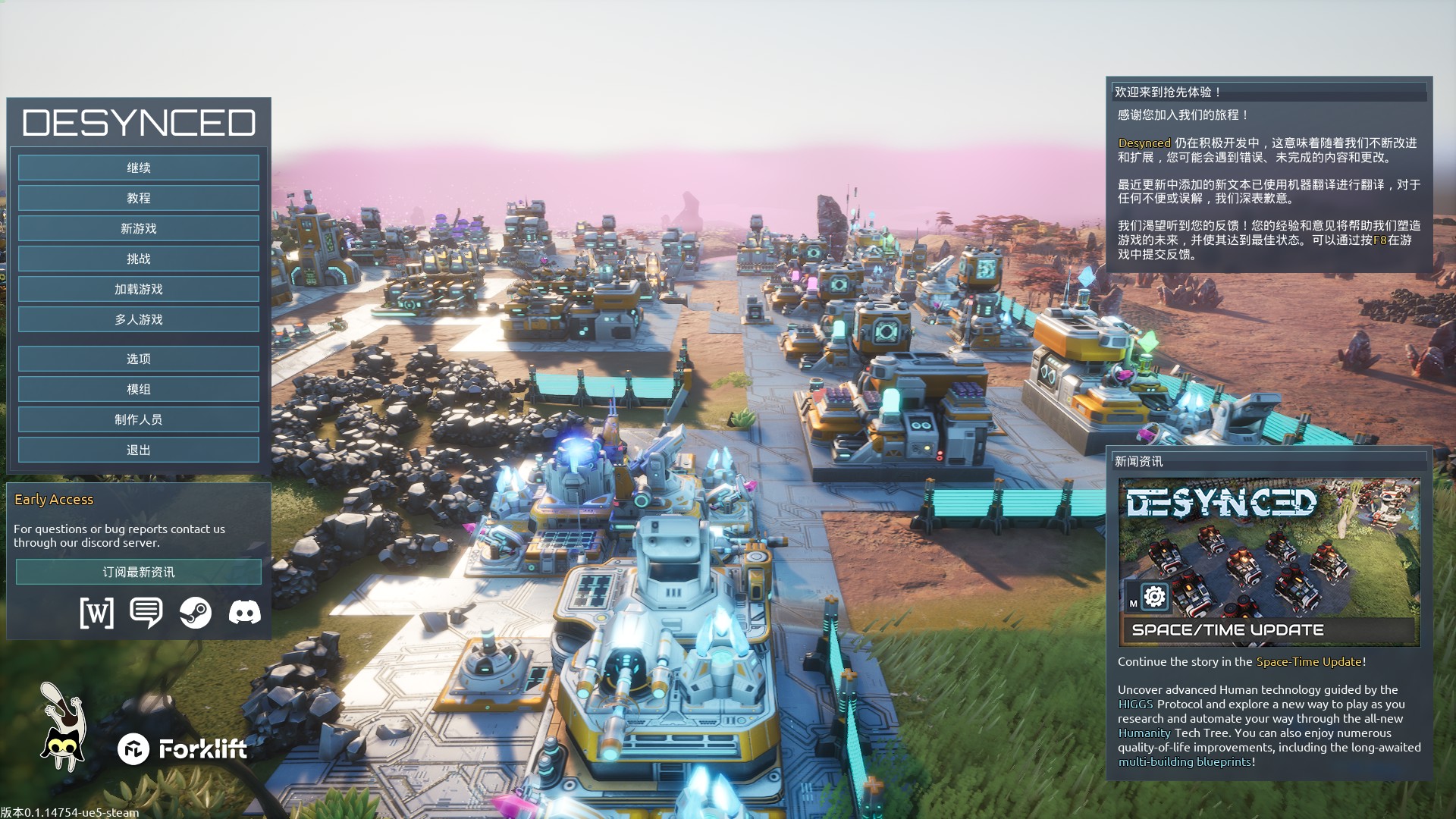This screenshot has height=819, width=1456.
Task: Select the 挑战 challenge mode
Action: pos(139,259)
